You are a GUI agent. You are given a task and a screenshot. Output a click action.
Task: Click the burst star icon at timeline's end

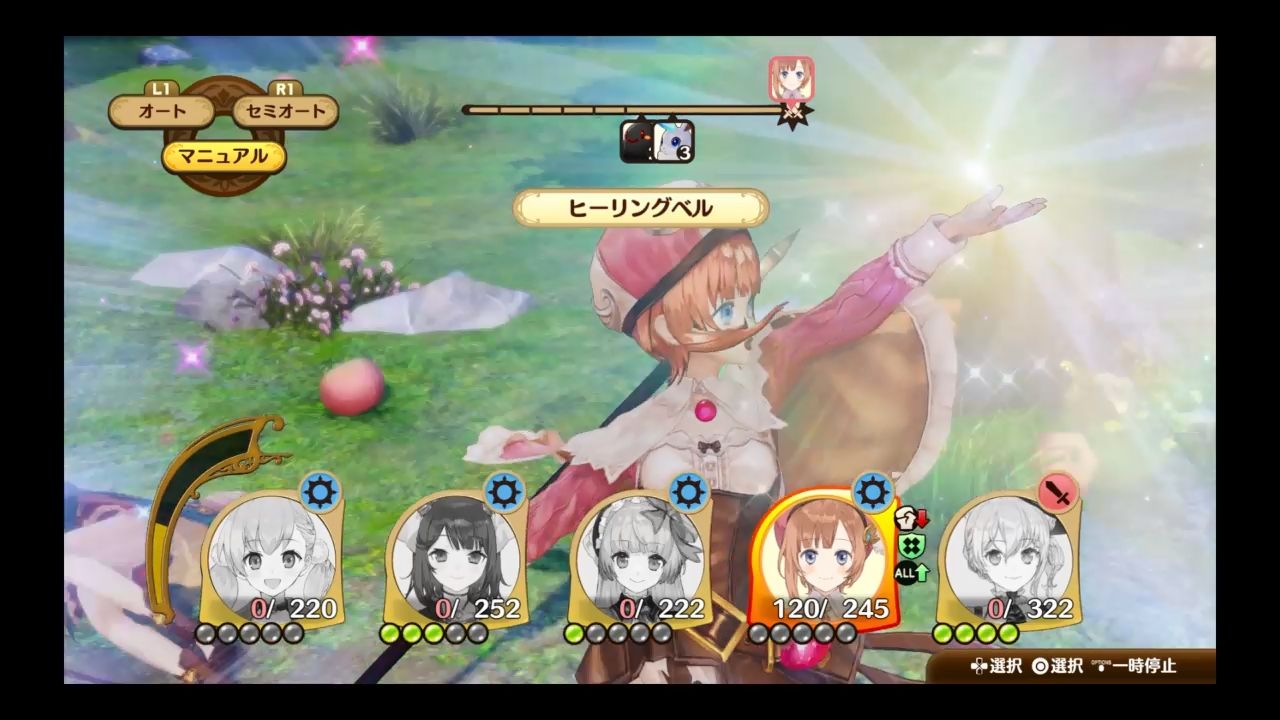click(794, 113)
